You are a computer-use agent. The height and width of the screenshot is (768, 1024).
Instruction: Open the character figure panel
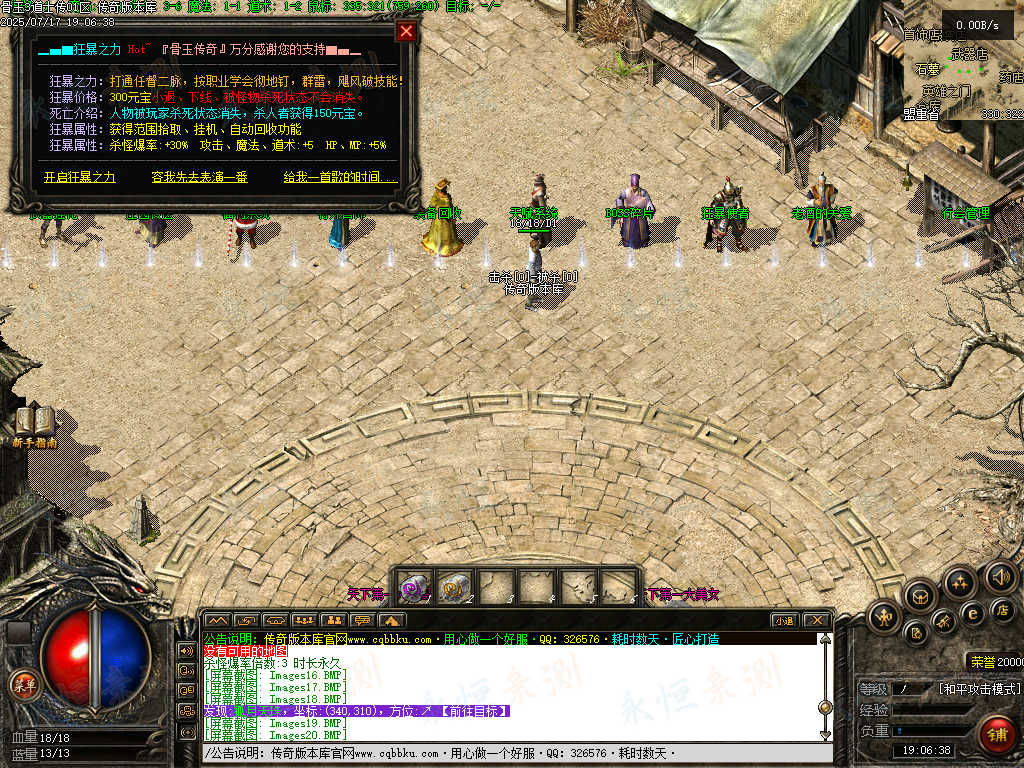pos(884,616)
